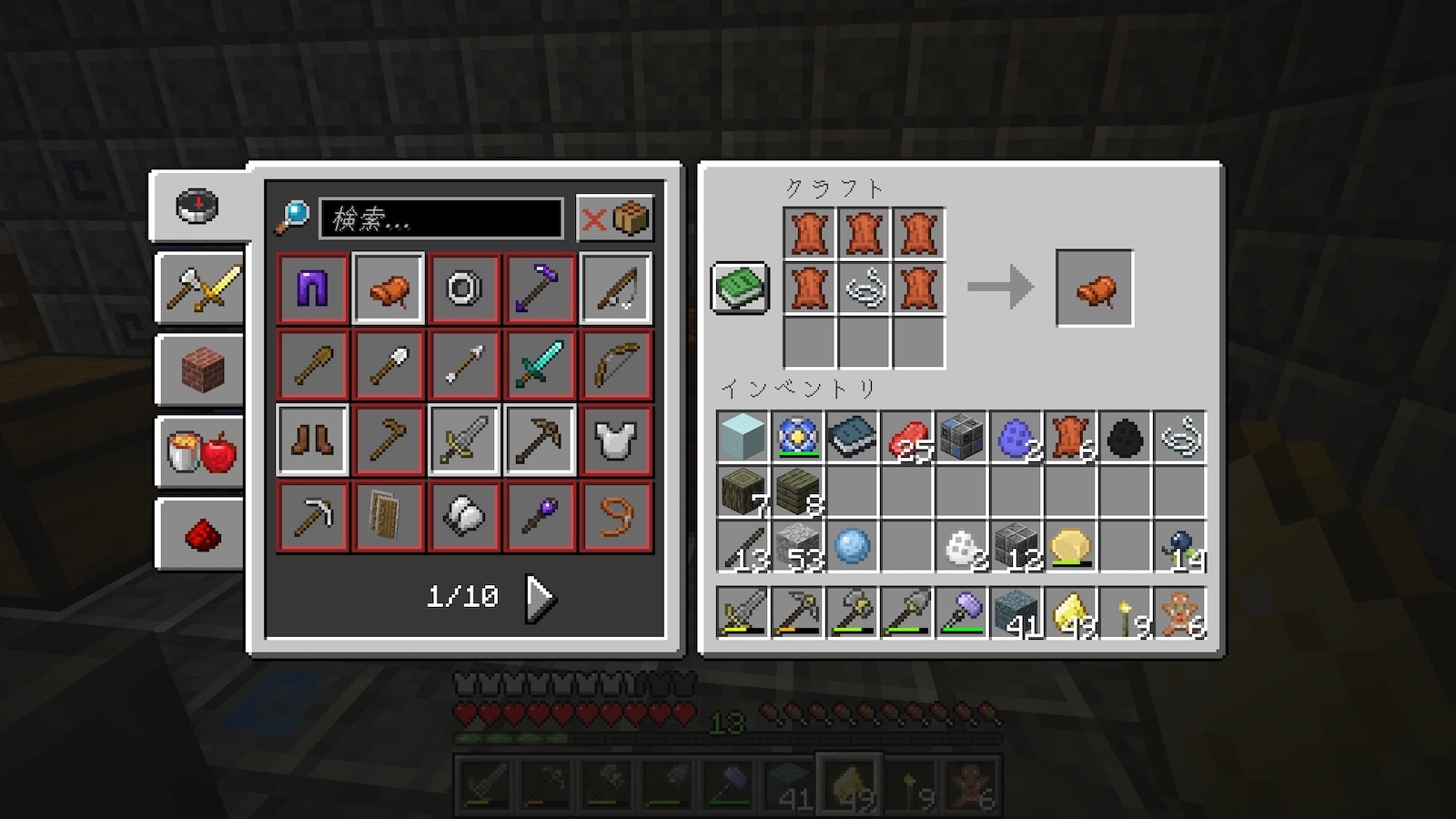1456x819 pixels.
Task: Choose the bow recipe
Action: coord(616,365)
